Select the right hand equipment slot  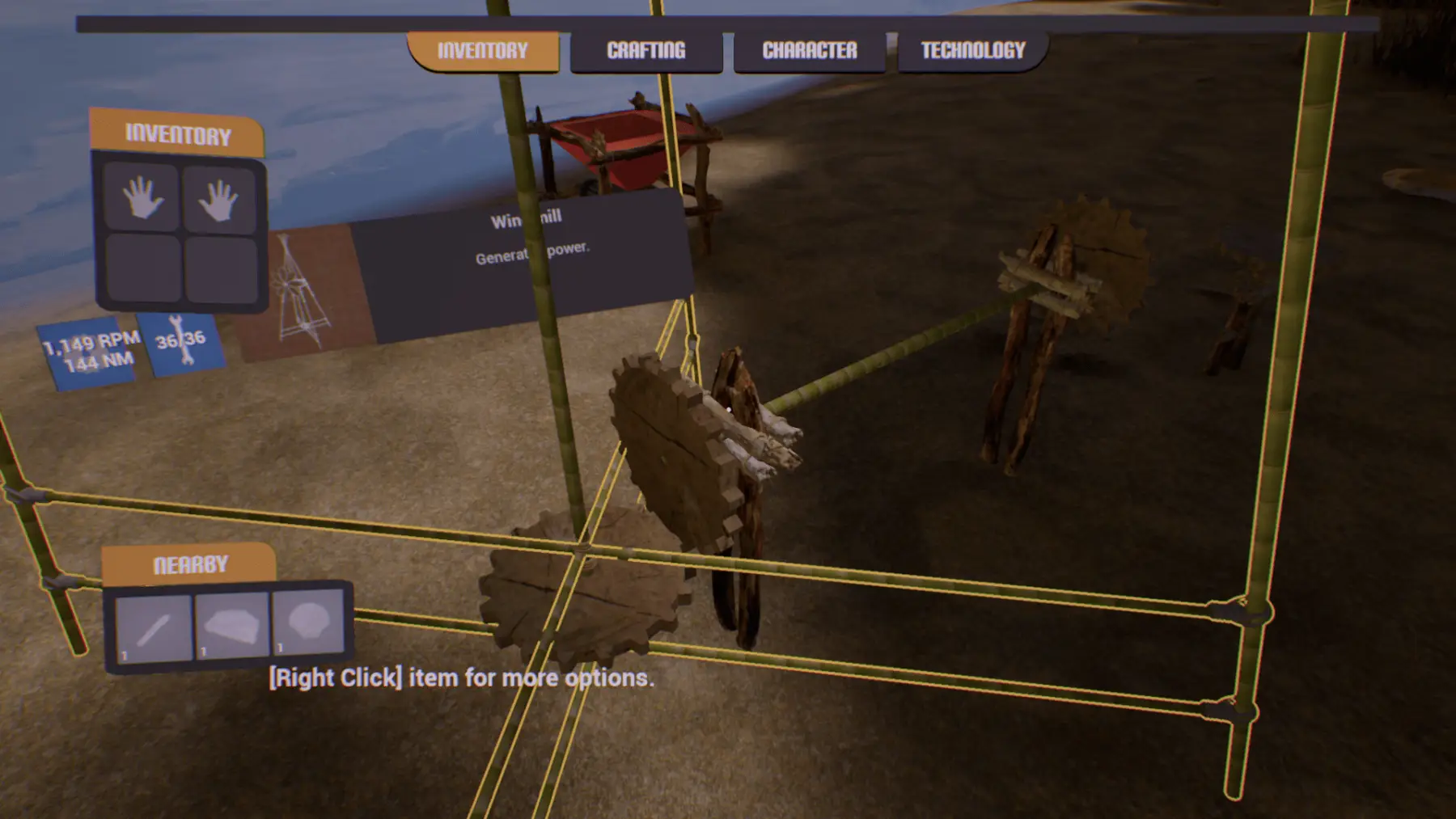coord(218,200)
